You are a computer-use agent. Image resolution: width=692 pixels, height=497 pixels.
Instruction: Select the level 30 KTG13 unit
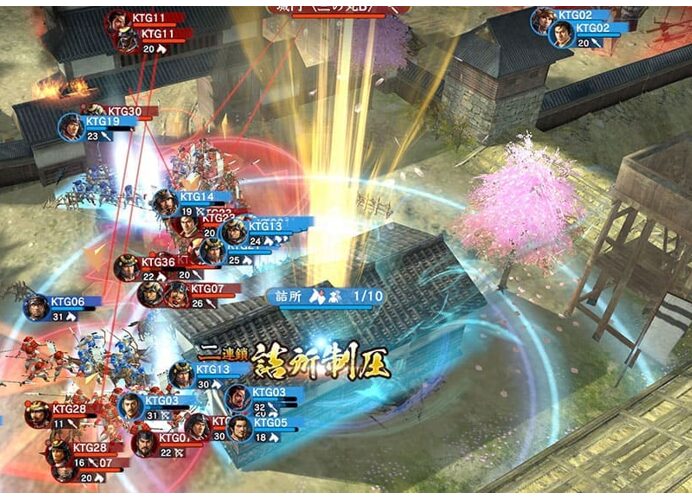[182, 376]
